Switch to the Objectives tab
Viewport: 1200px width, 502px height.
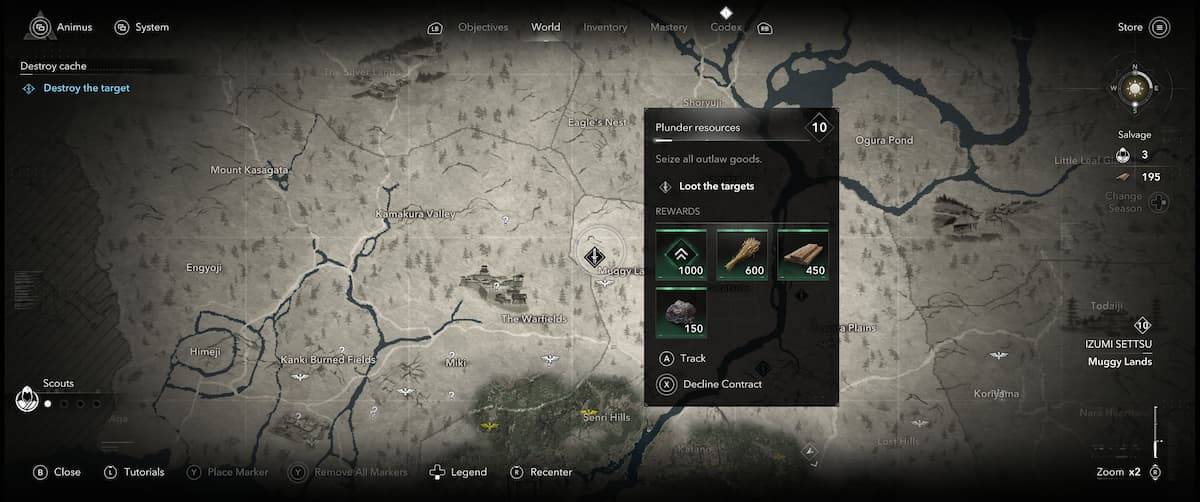click(482, 27)
